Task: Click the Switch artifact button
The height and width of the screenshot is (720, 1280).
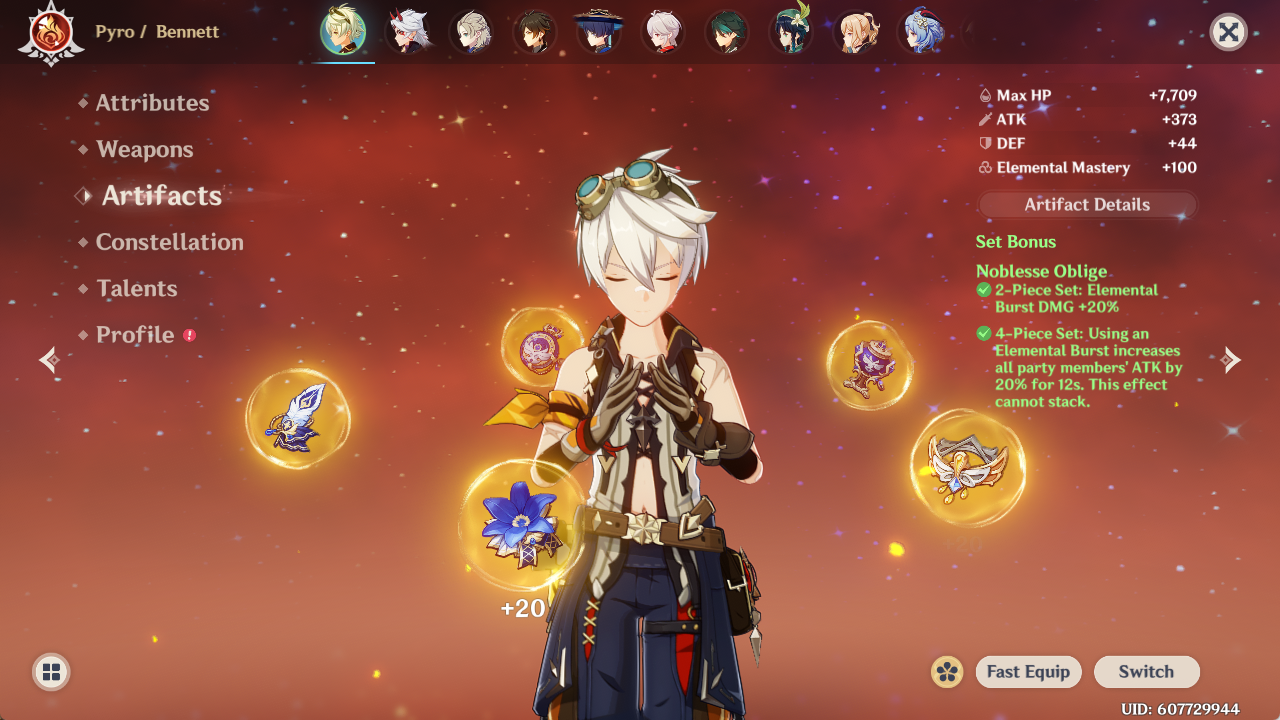Action: coord(1146,672)
